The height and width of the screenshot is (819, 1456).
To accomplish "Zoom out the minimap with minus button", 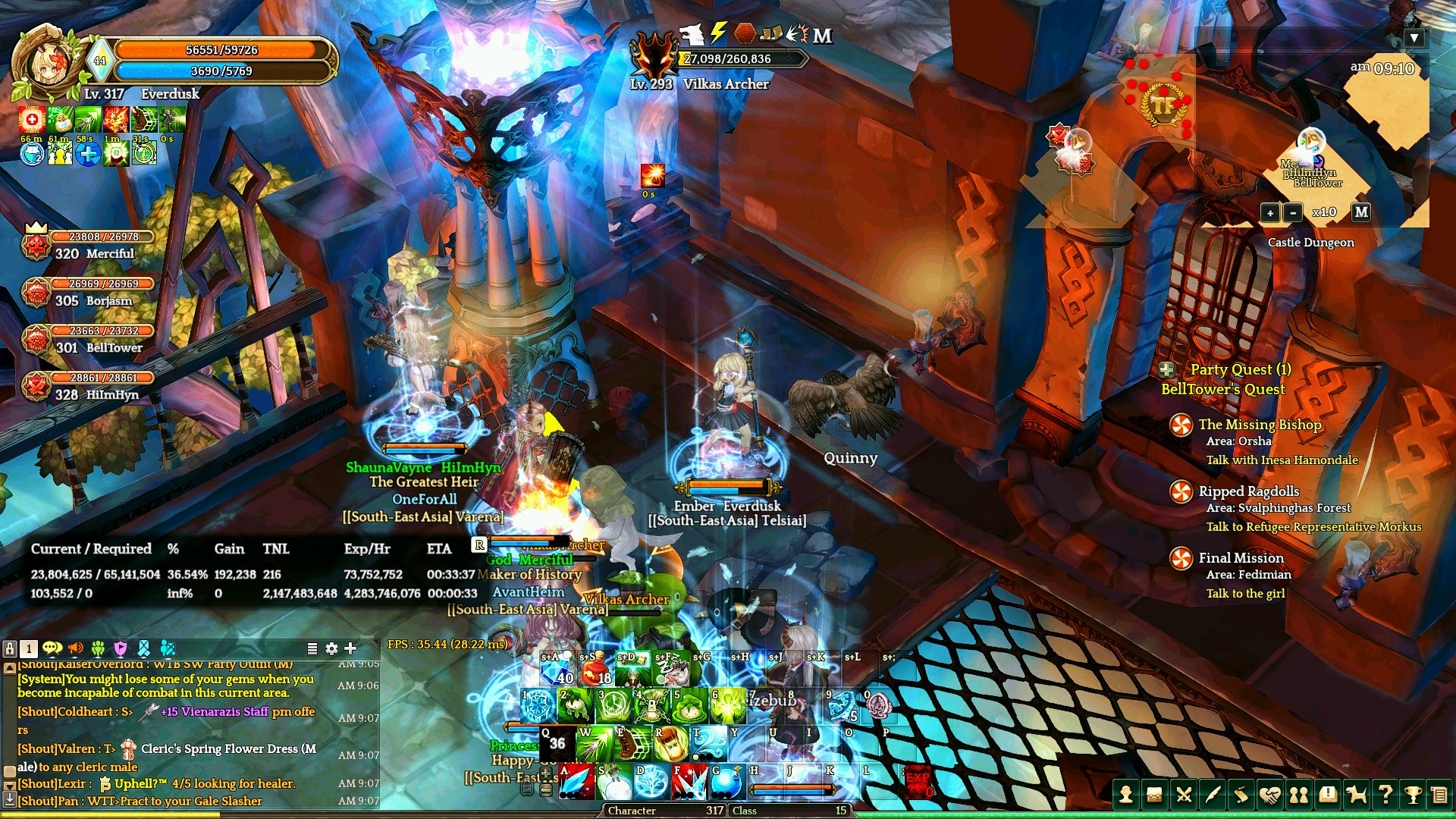I will click(1293, 213).
